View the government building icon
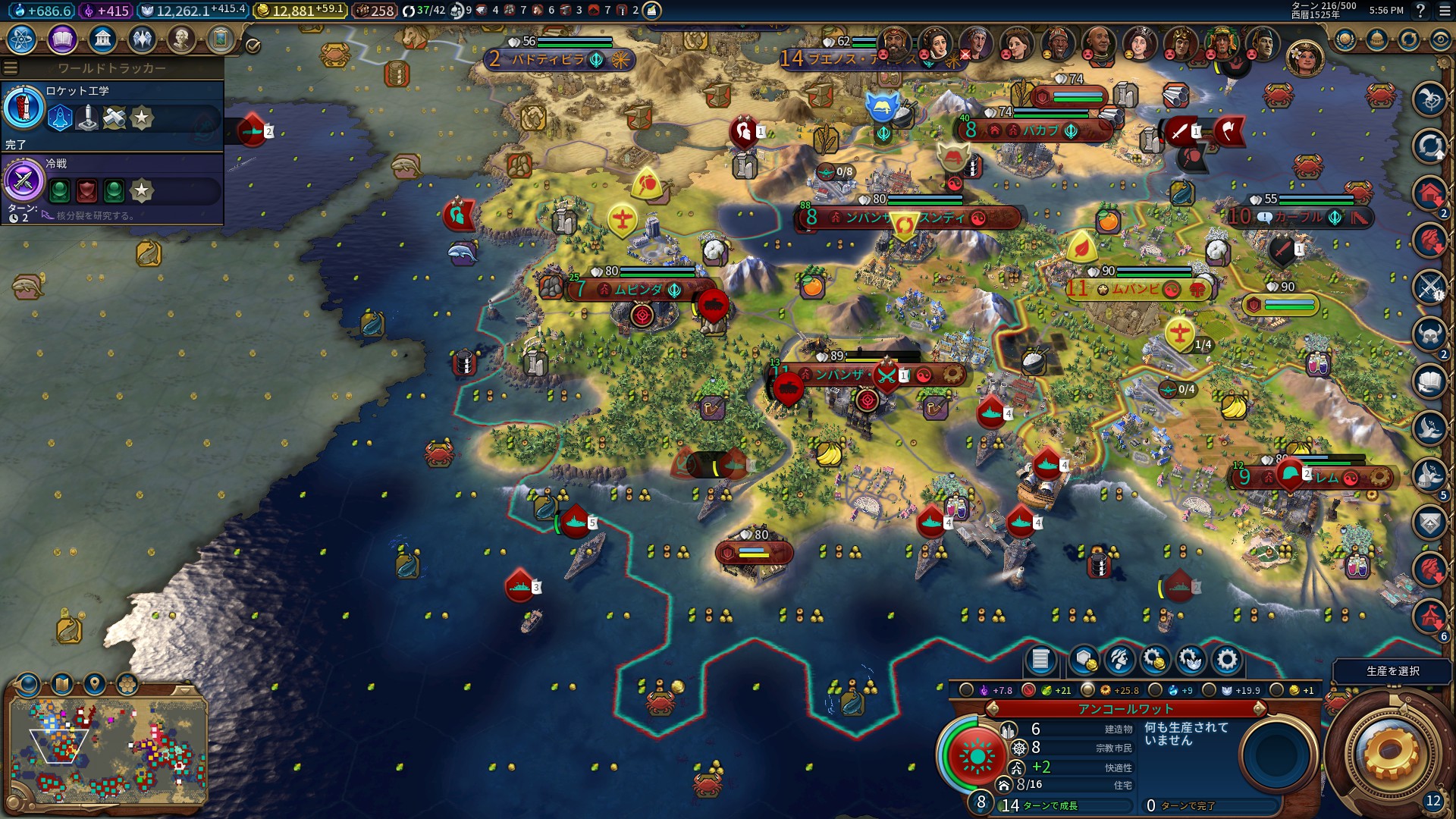The height and width of the screenshot is (819, 1456). 102,39
